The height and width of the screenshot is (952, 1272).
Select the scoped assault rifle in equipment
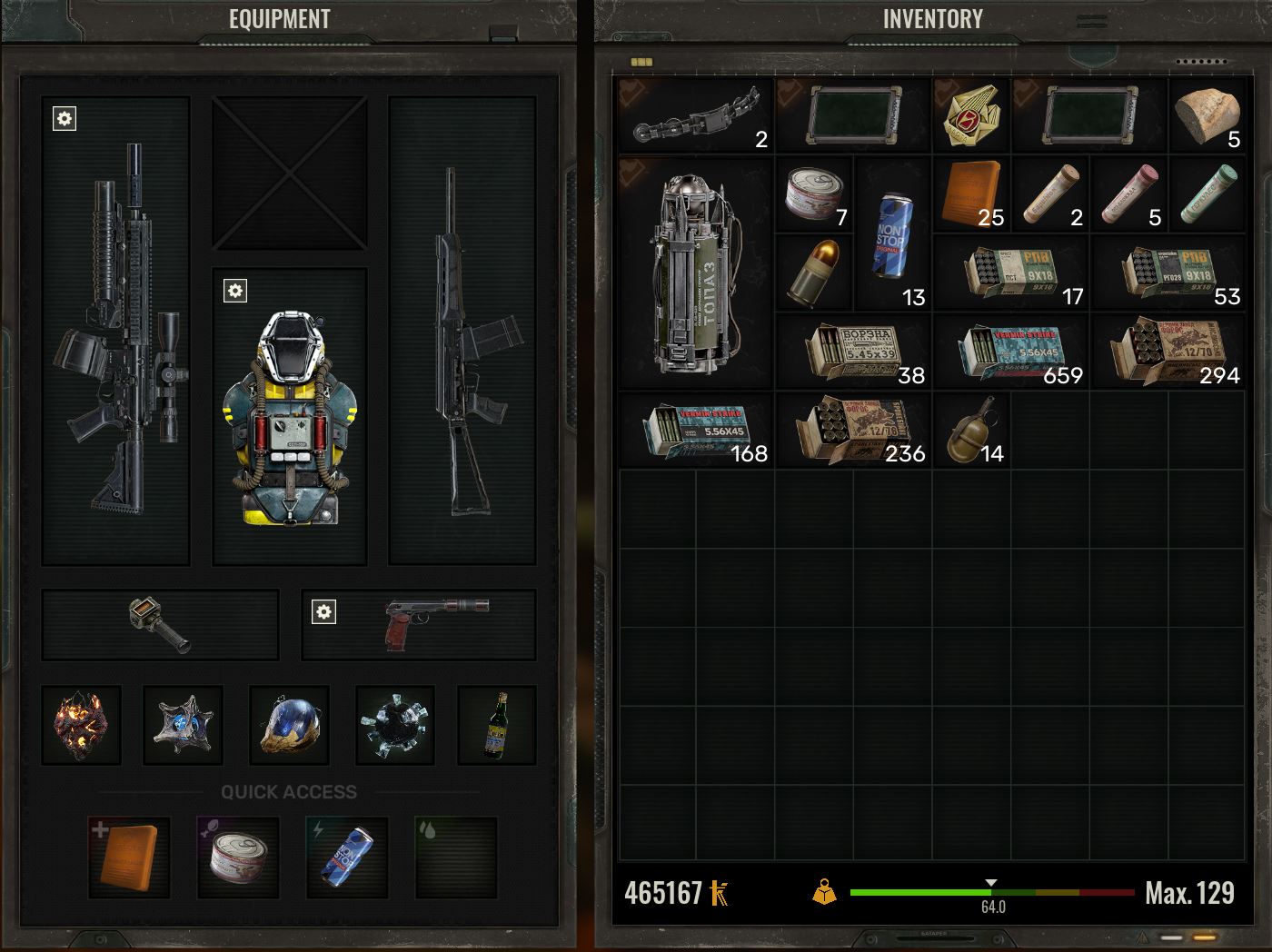(x=116, y=332)
